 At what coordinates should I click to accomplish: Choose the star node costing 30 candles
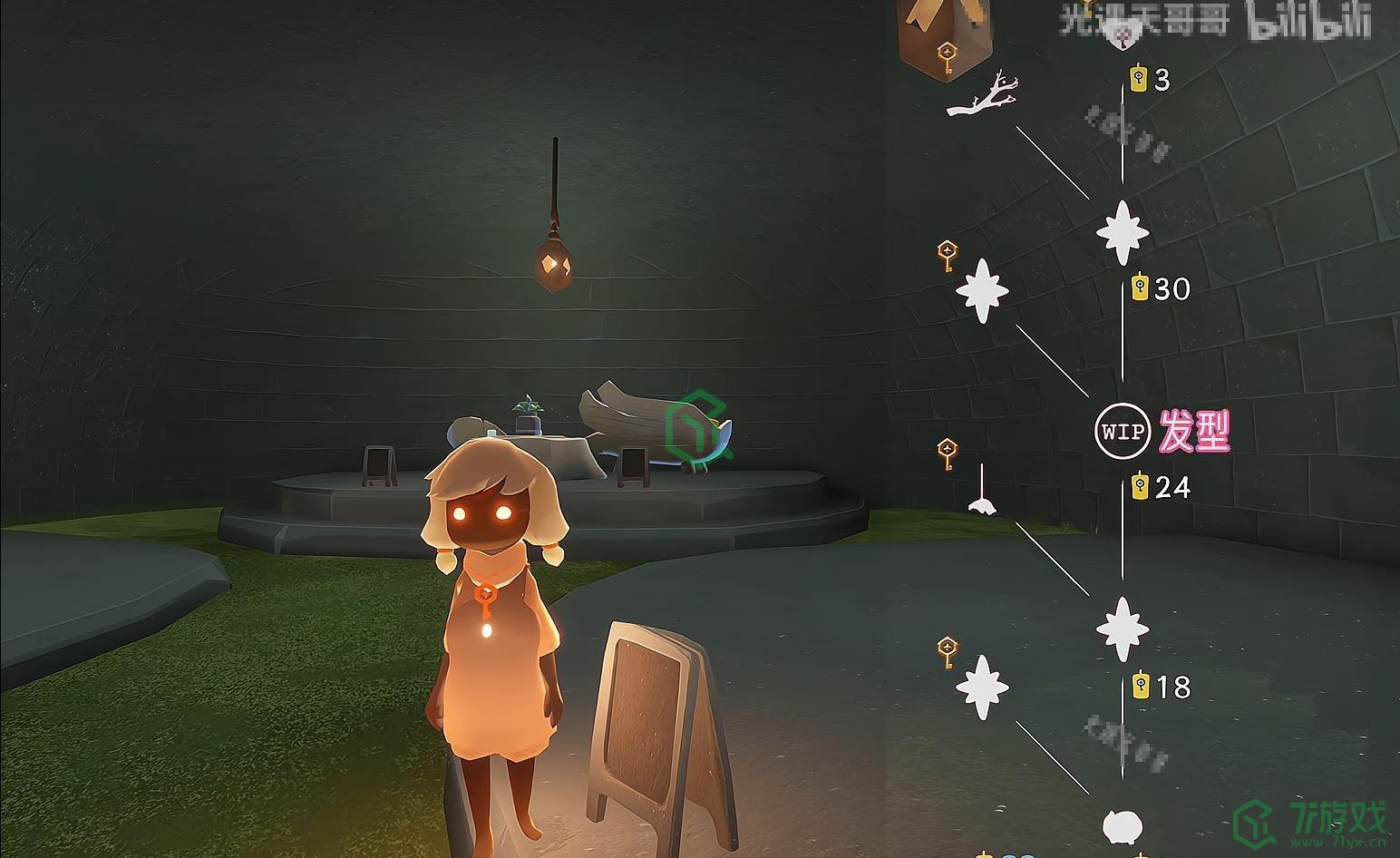(x=1123, y=233)
